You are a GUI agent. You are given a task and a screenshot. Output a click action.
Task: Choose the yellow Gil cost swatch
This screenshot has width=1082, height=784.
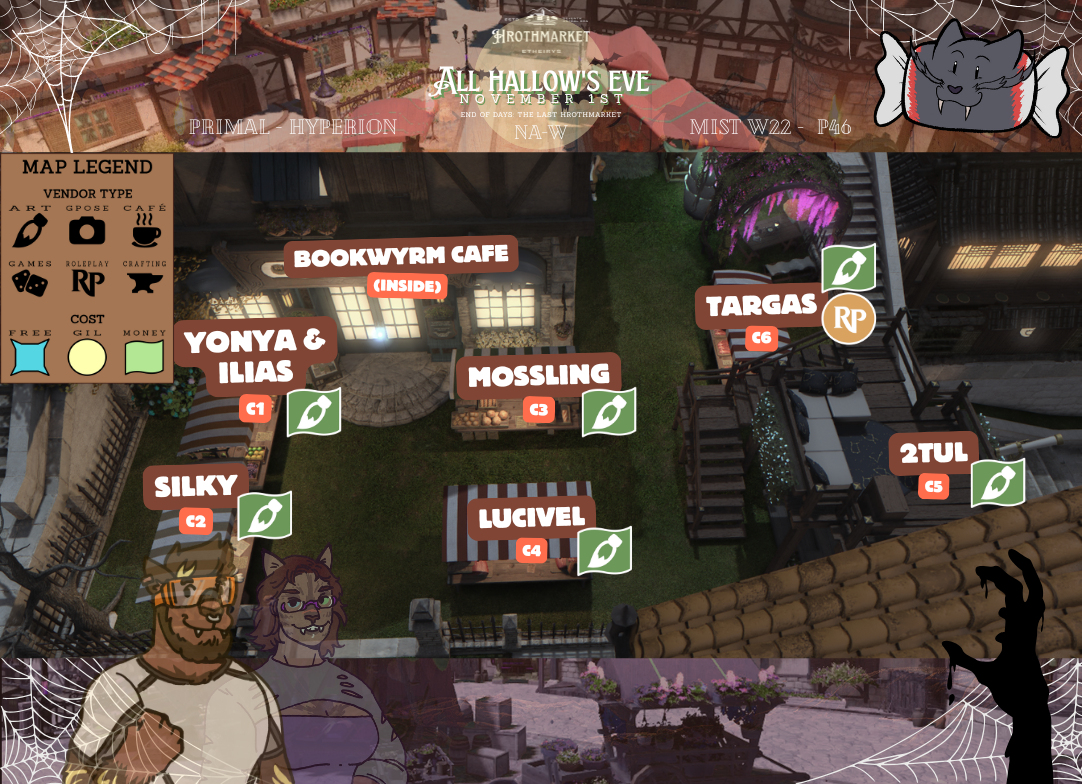point(87,356)
